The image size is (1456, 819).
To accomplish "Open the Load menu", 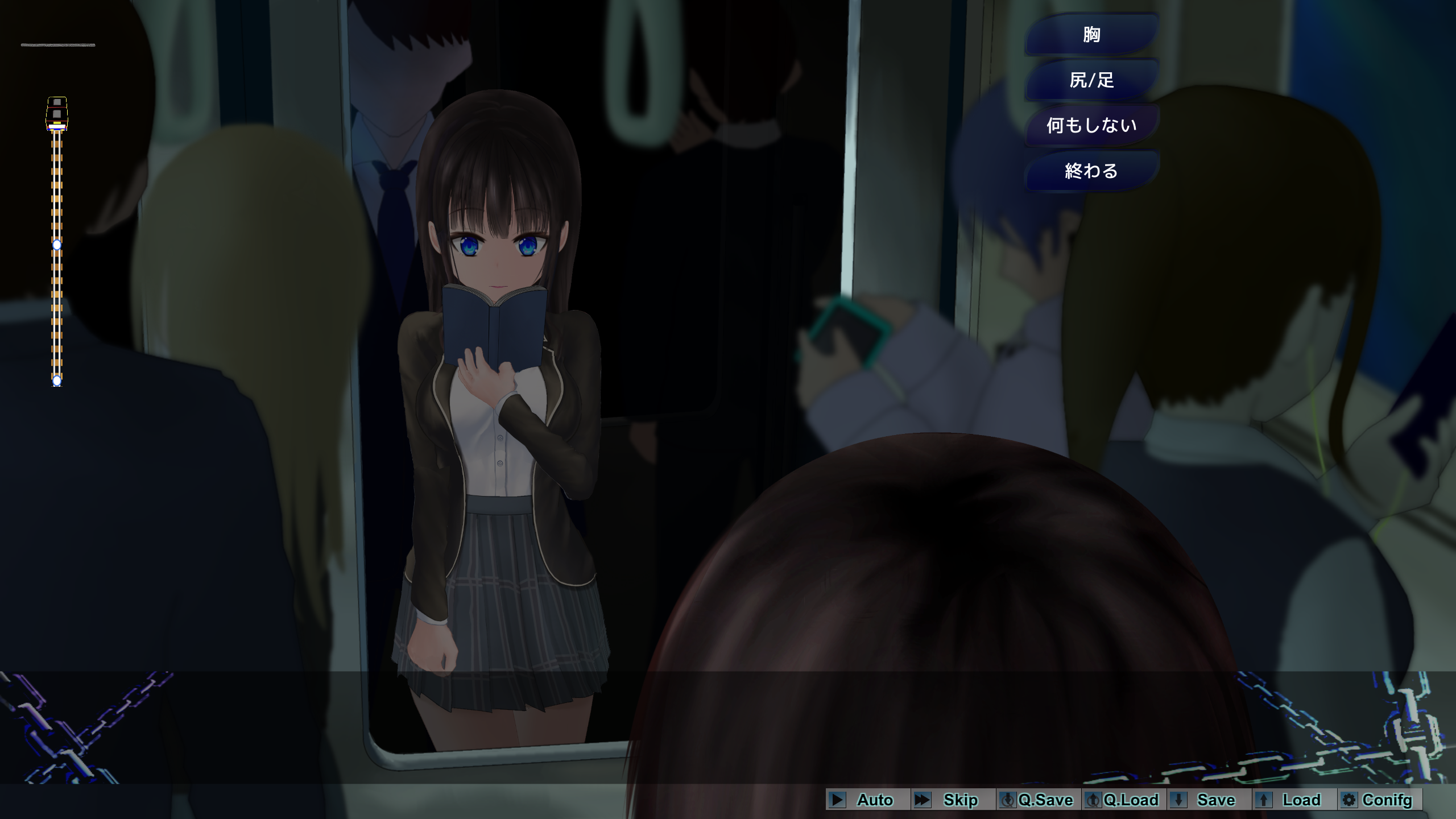I will click(x=1293, y=800).
